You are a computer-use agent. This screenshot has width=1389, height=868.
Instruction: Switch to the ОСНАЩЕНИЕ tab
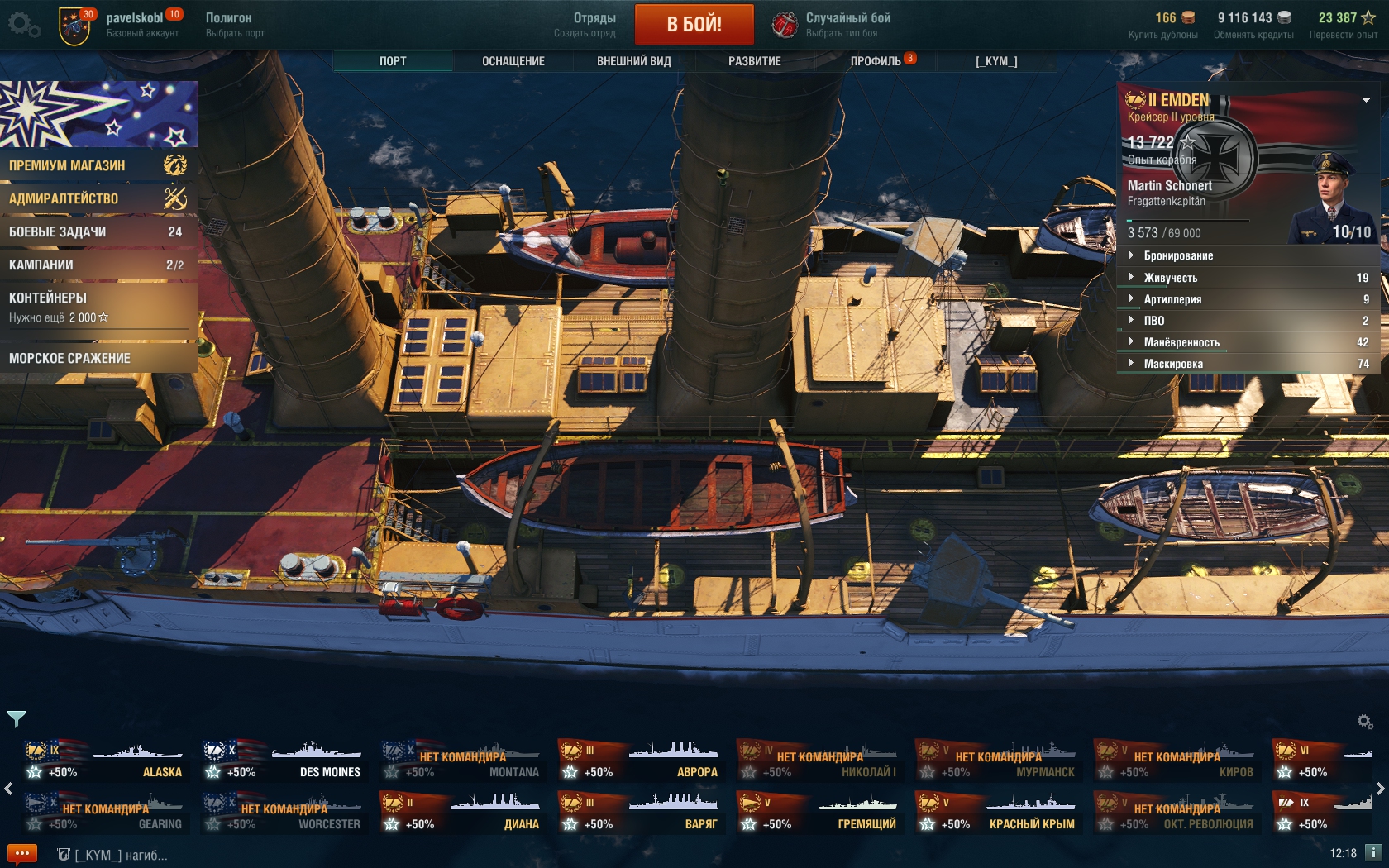pyautogui.click(x=513, y=61)
